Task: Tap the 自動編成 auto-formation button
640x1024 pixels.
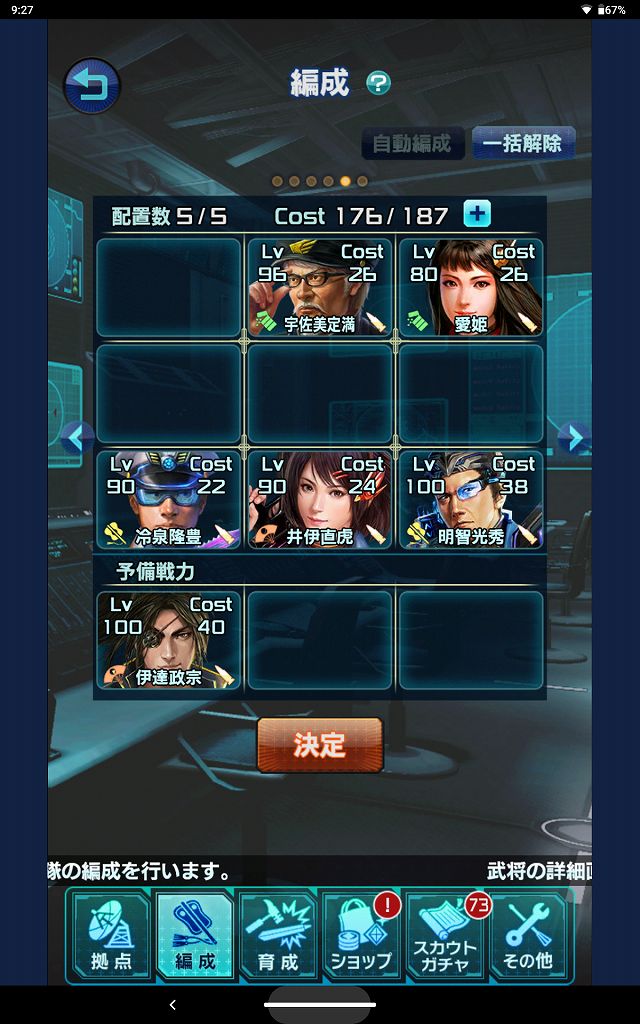Action: point(412,143)
